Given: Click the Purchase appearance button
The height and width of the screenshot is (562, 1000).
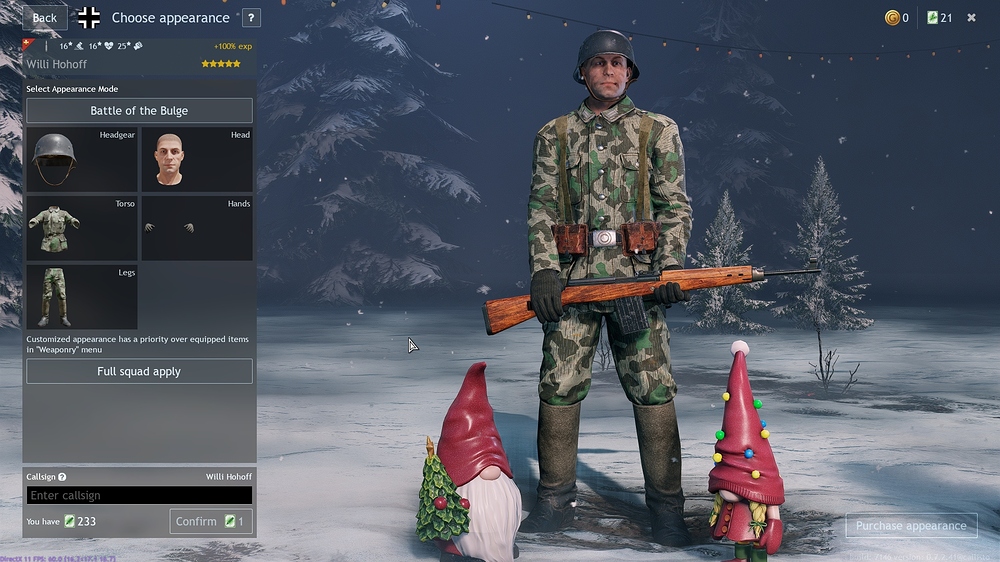Looking at the screenshot, I should pos(910,526).
